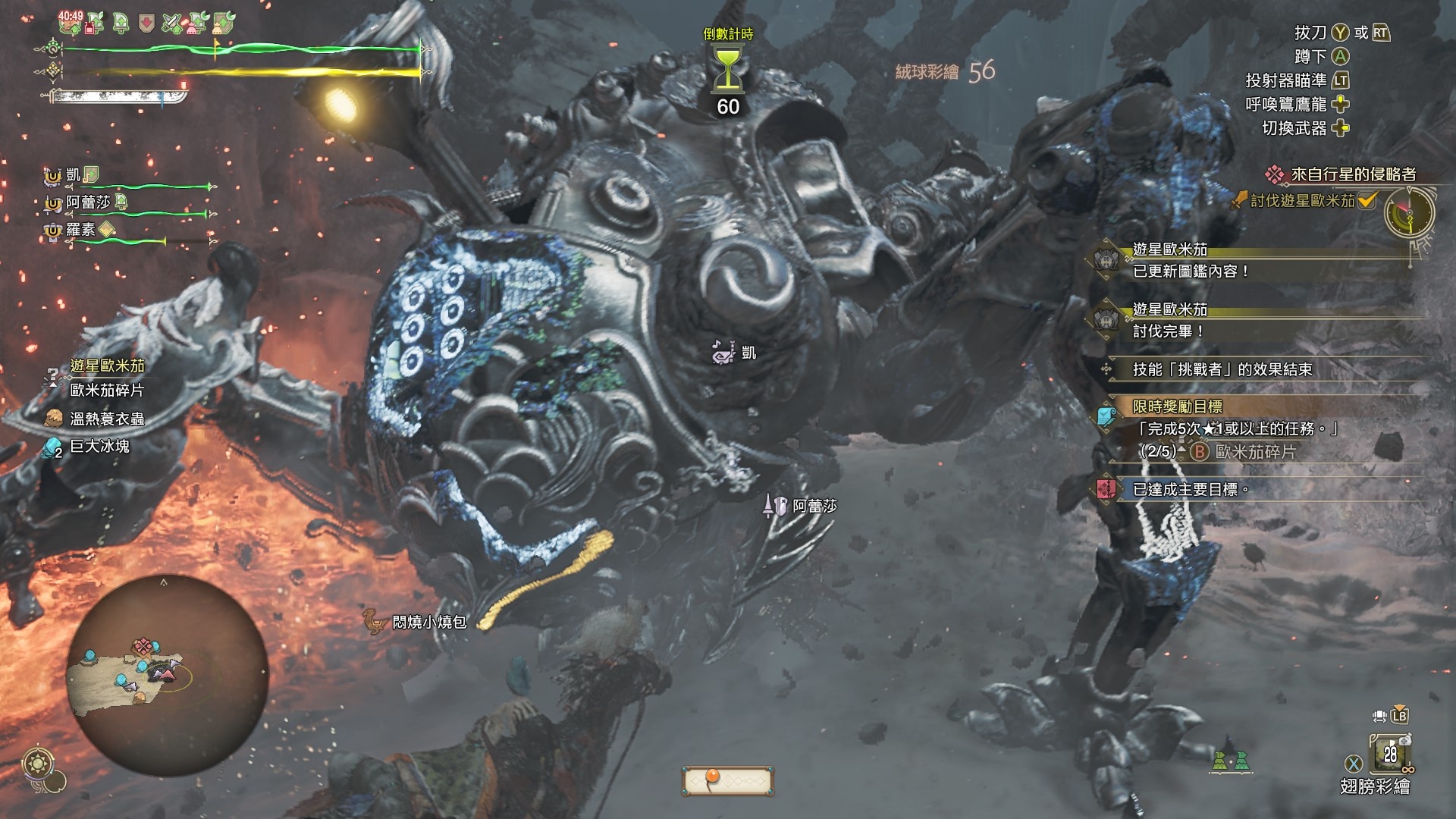Select party member 羅素 in the list
Image resolution: width=1456 pixels, height=819 pixels.
pyautogui.click(x=80, y=230)
